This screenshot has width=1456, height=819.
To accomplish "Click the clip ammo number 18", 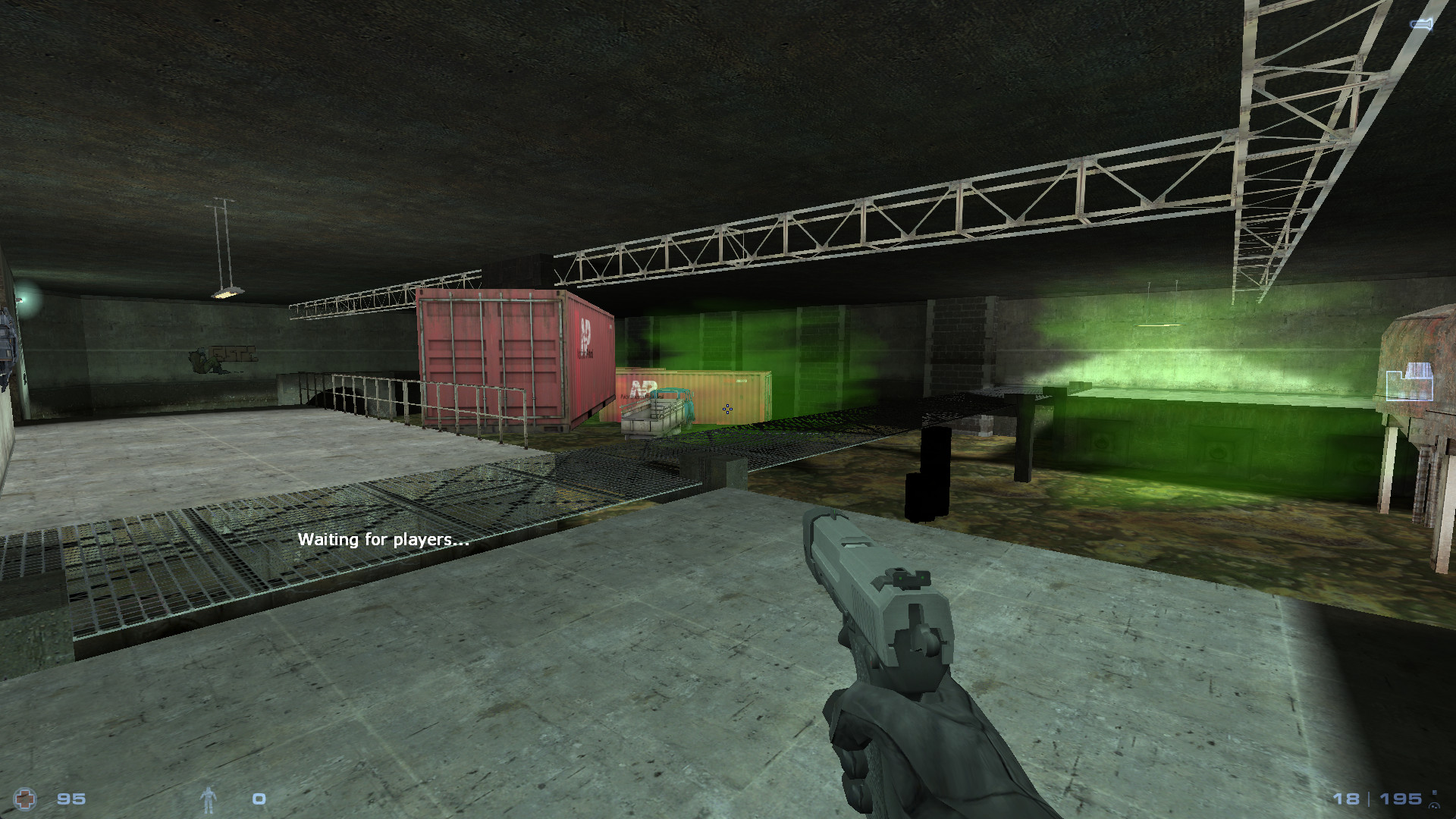I will [x=1345, y=798].
